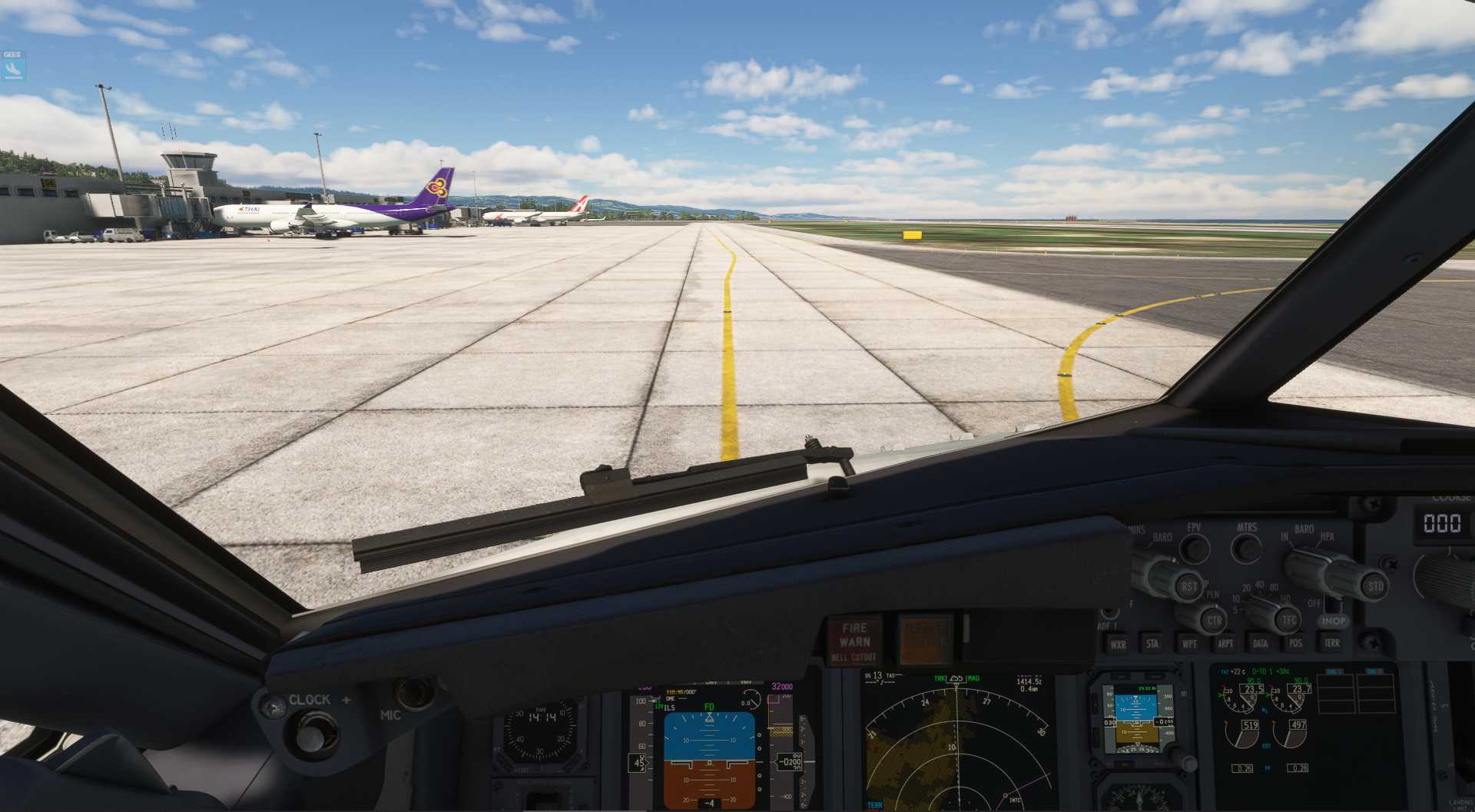Screen dimensions: 1475x812
Task: Show airports with the ARPT button
Action: (x=1225, y=644)
